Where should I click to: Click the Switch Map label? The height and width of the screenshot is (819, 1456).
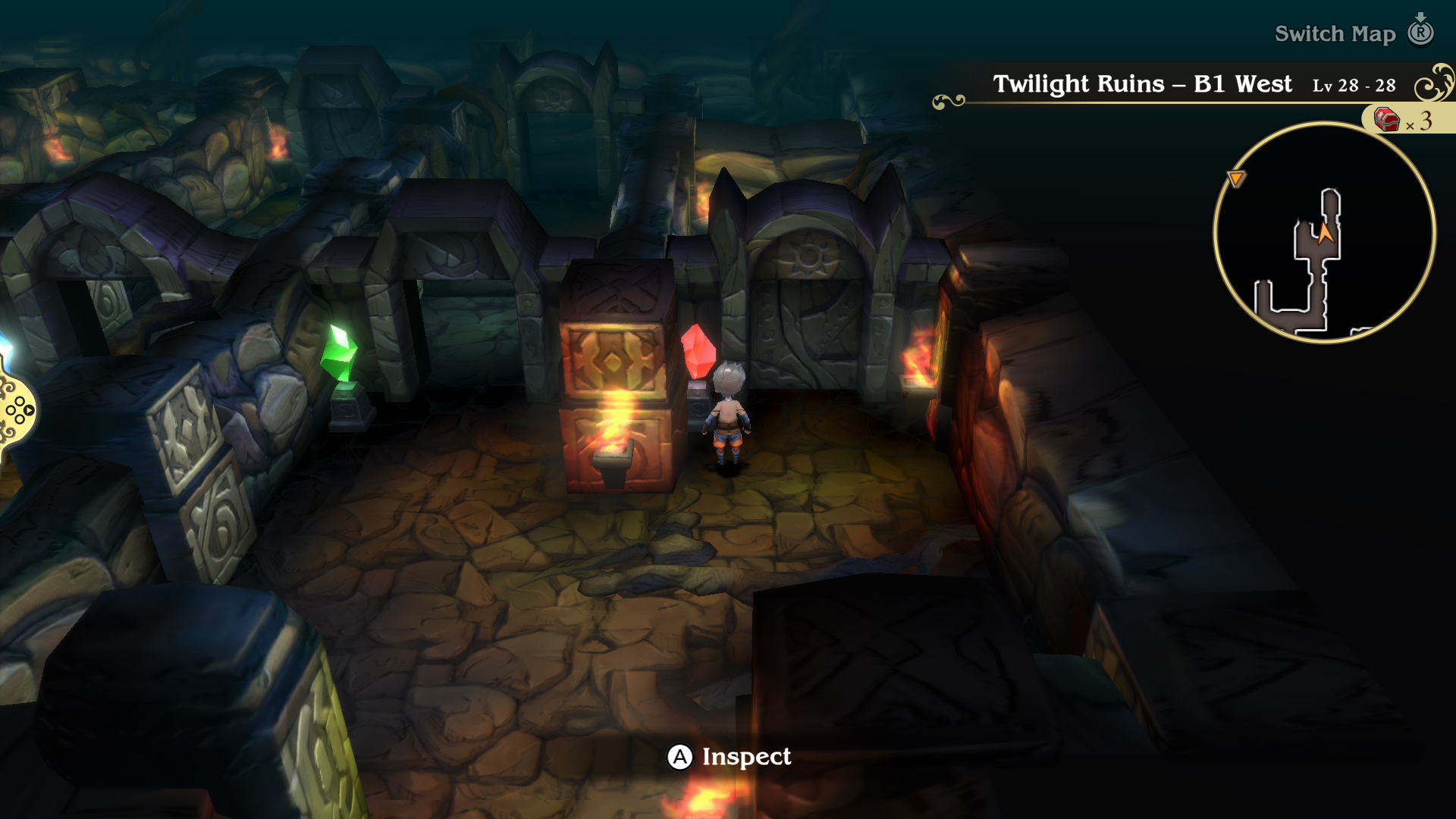(1335, 34)
